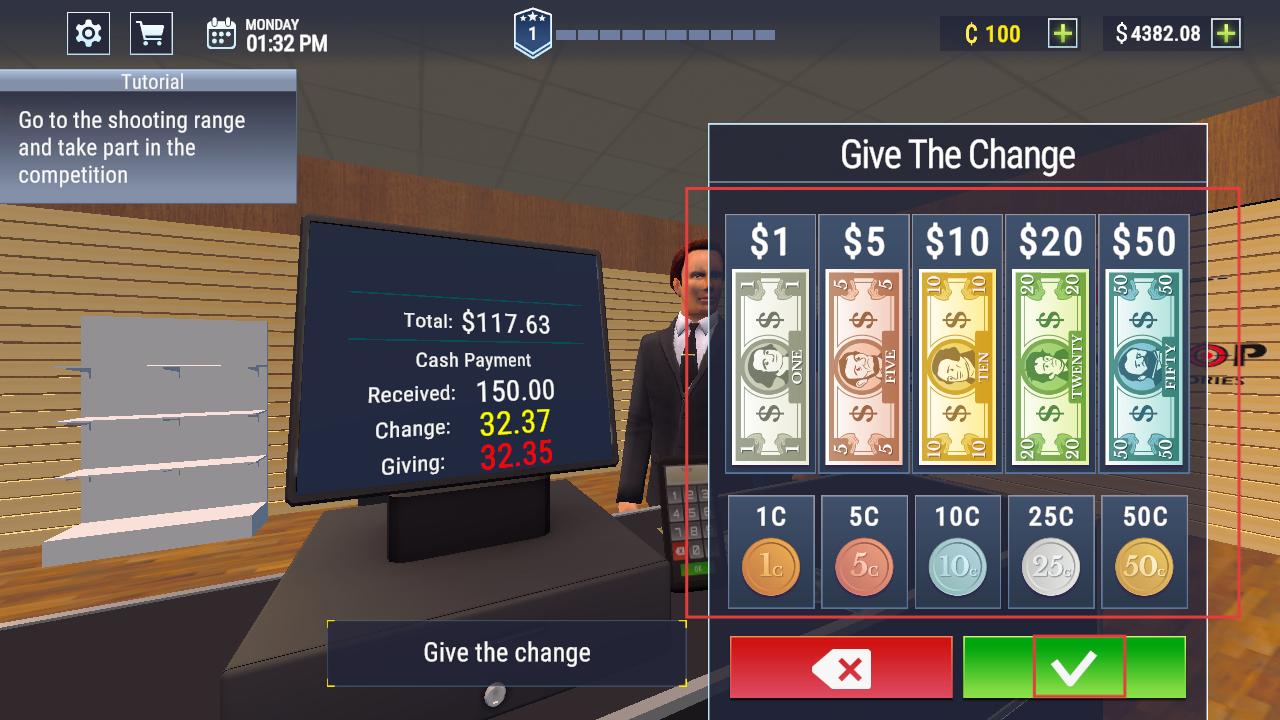Select the 5C copper coin

864,566
